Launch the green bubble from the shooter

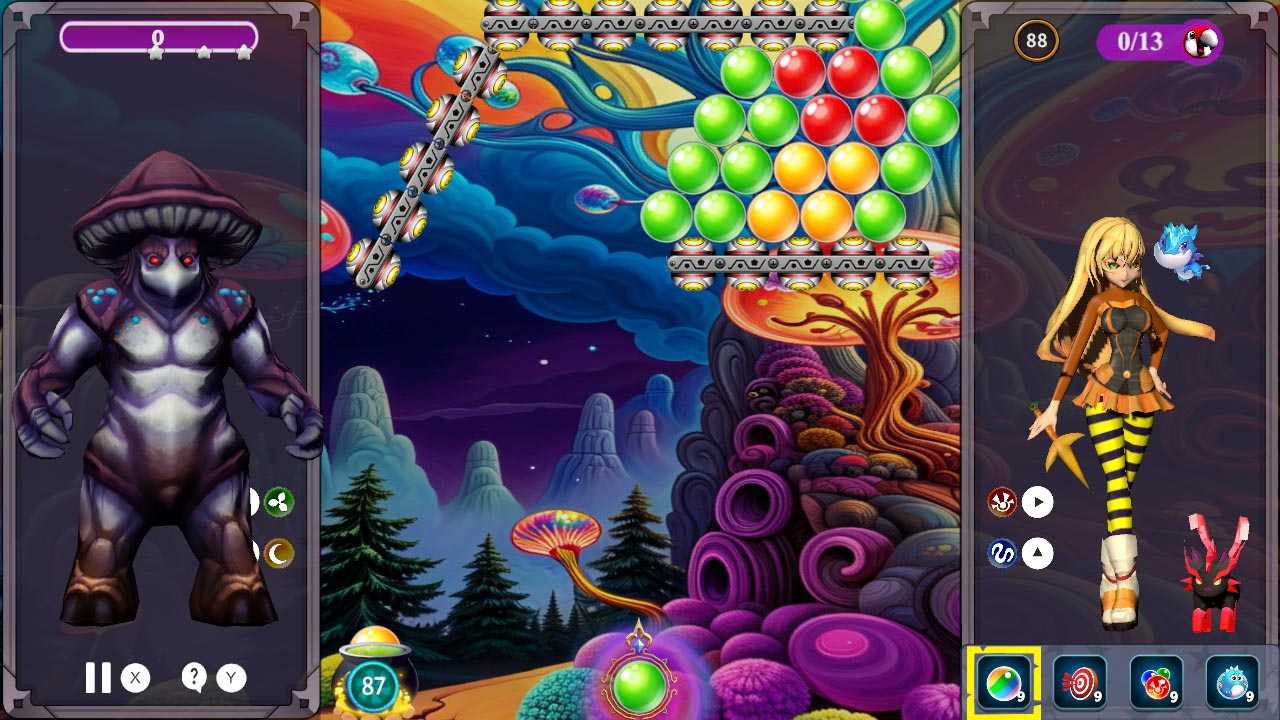click(637, 688)
